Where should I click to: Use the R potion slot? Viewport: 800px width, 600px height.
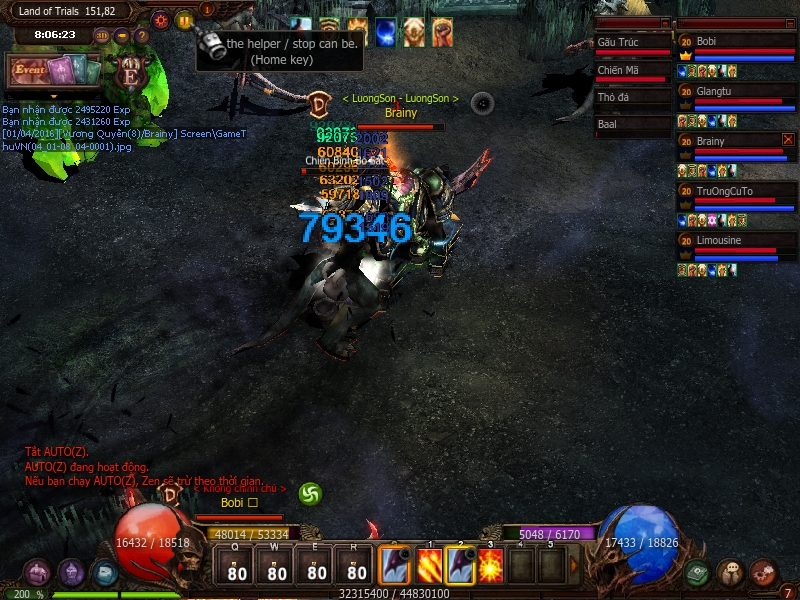[x=356, y=567]
